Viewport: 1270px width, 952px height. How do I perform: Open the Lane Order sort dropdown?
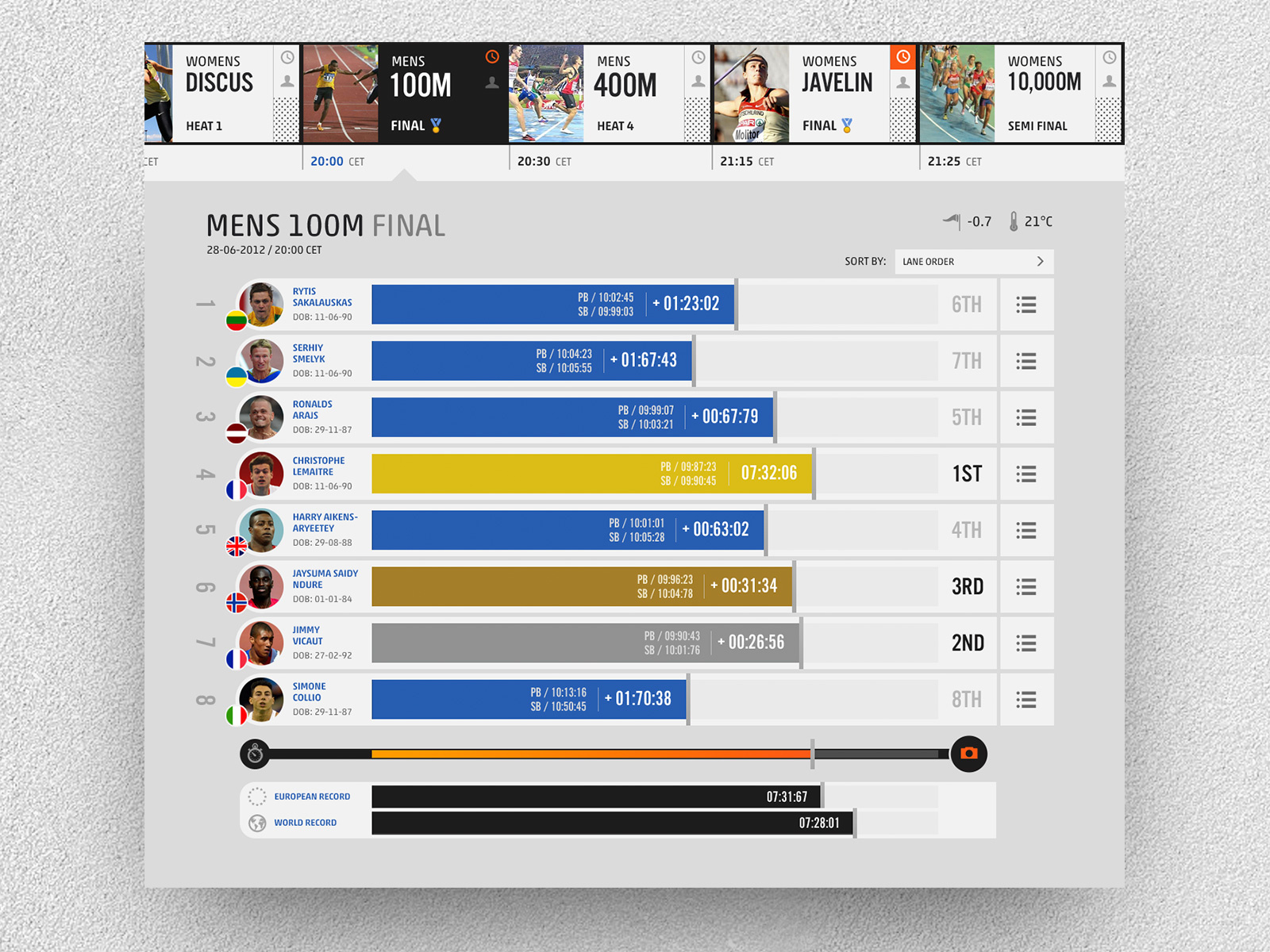click(x=974, y=262)
